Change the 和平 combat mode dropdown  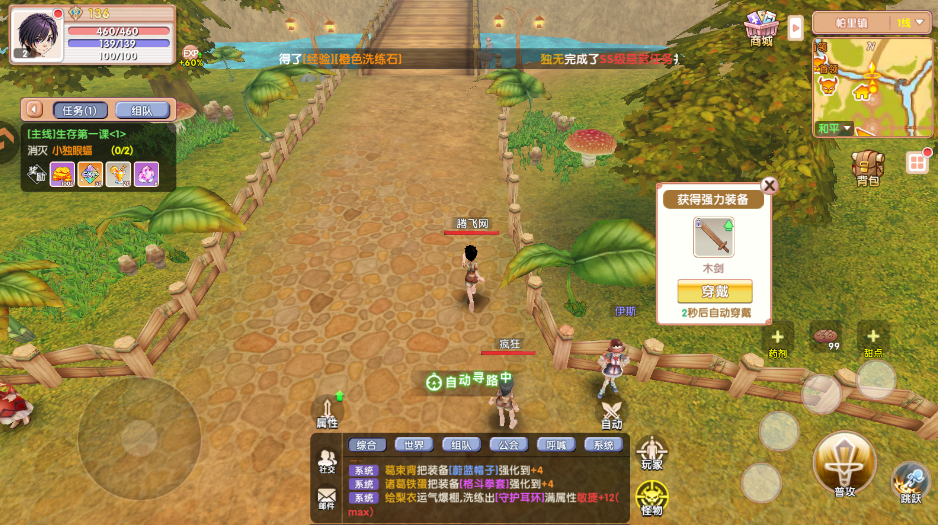pos(833,128)
